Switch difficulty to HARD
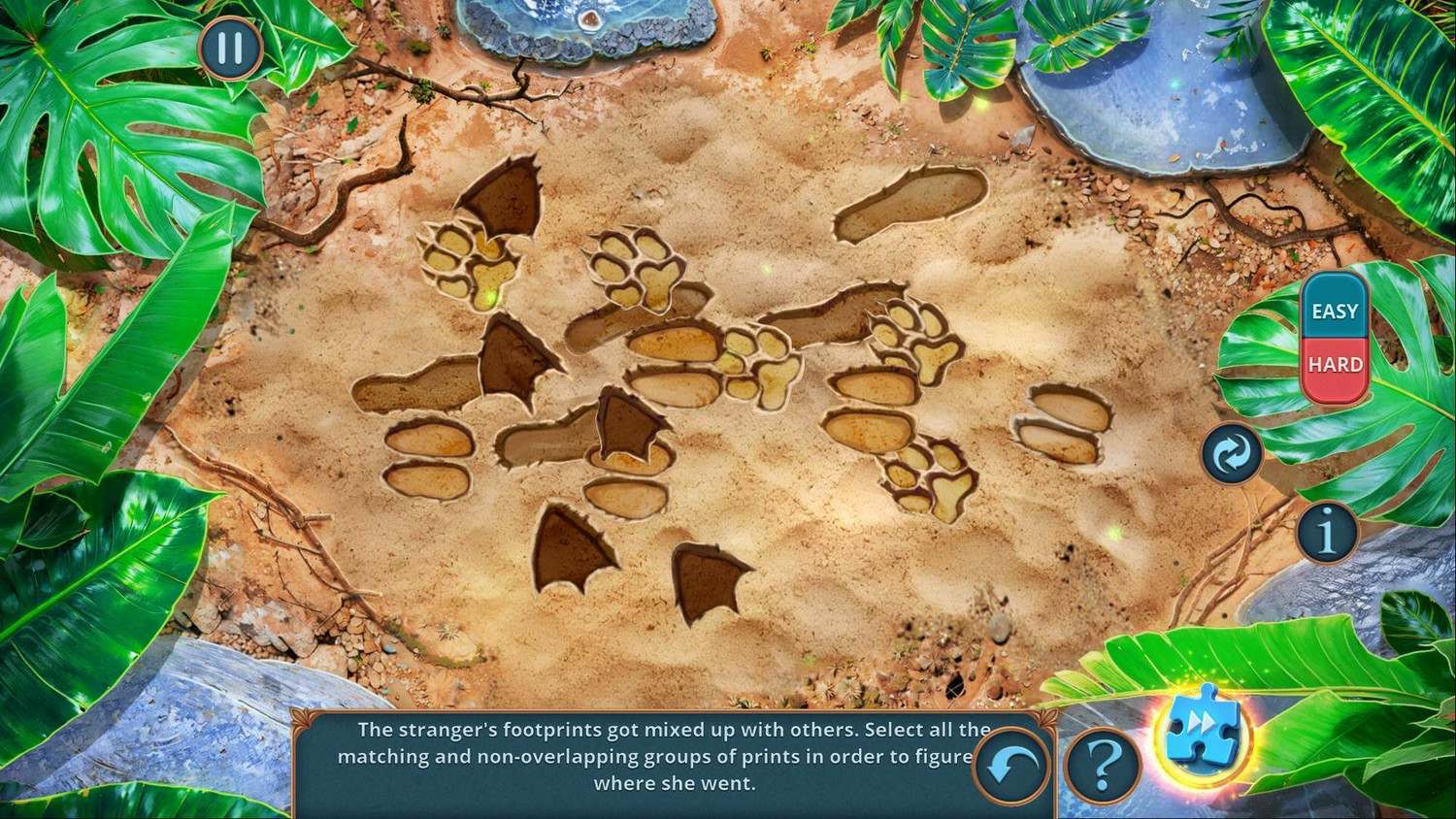Screen dimensions: 1456x819 pos(1335,365)
